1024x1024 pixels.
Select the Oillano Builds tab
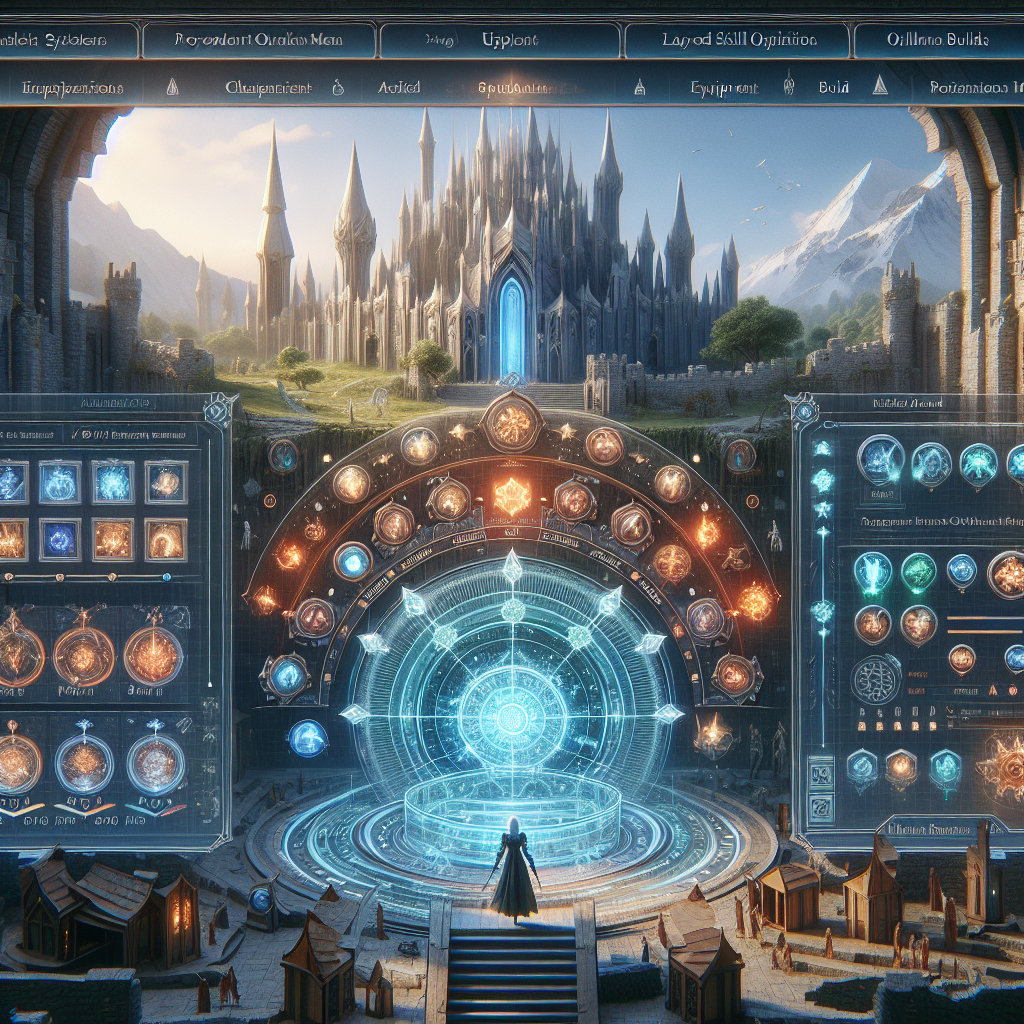[937, 40]
